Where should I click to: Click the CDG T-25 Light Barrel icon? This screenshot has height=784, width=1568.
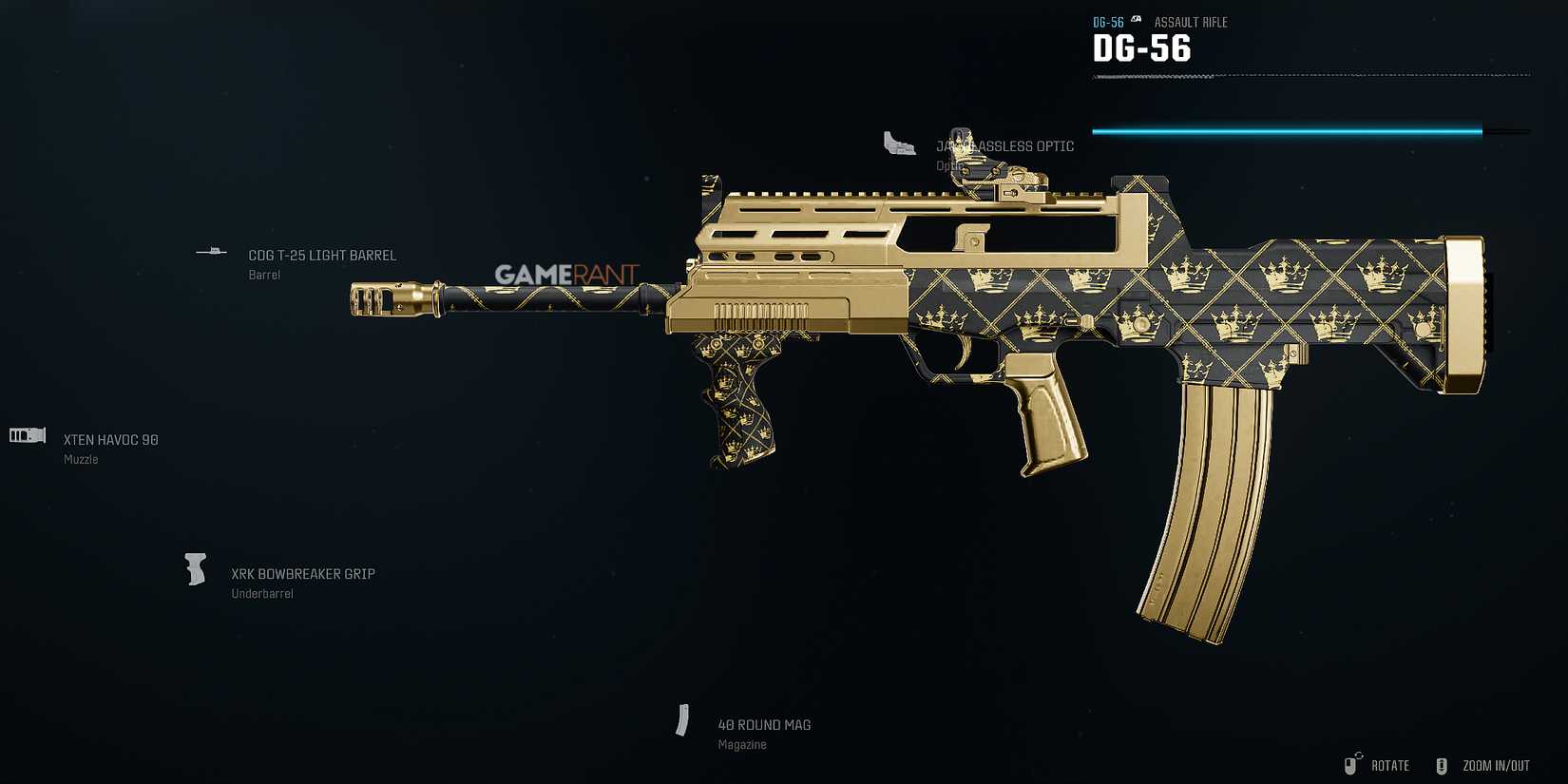[211, 251]
